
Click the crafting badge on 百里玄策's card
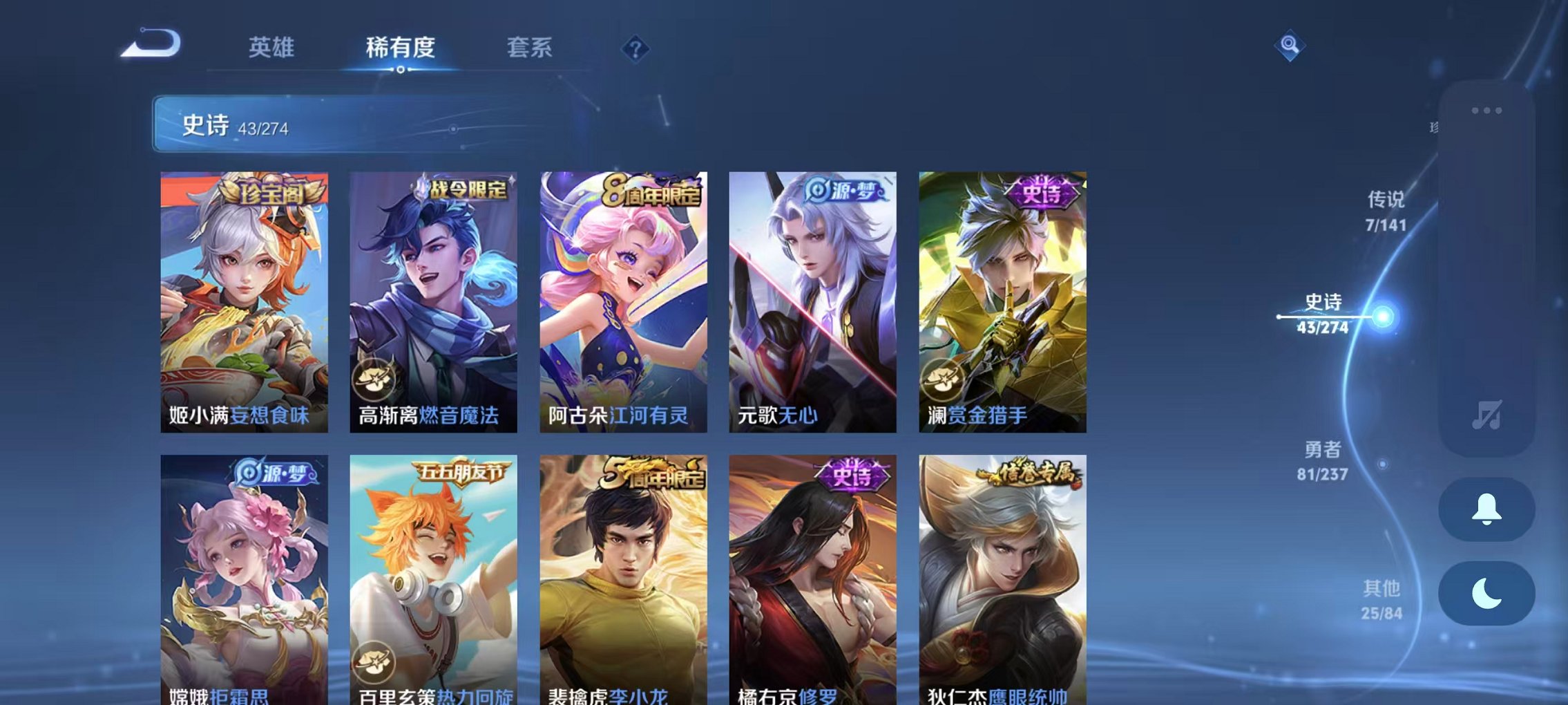click(x=374, y=660)
